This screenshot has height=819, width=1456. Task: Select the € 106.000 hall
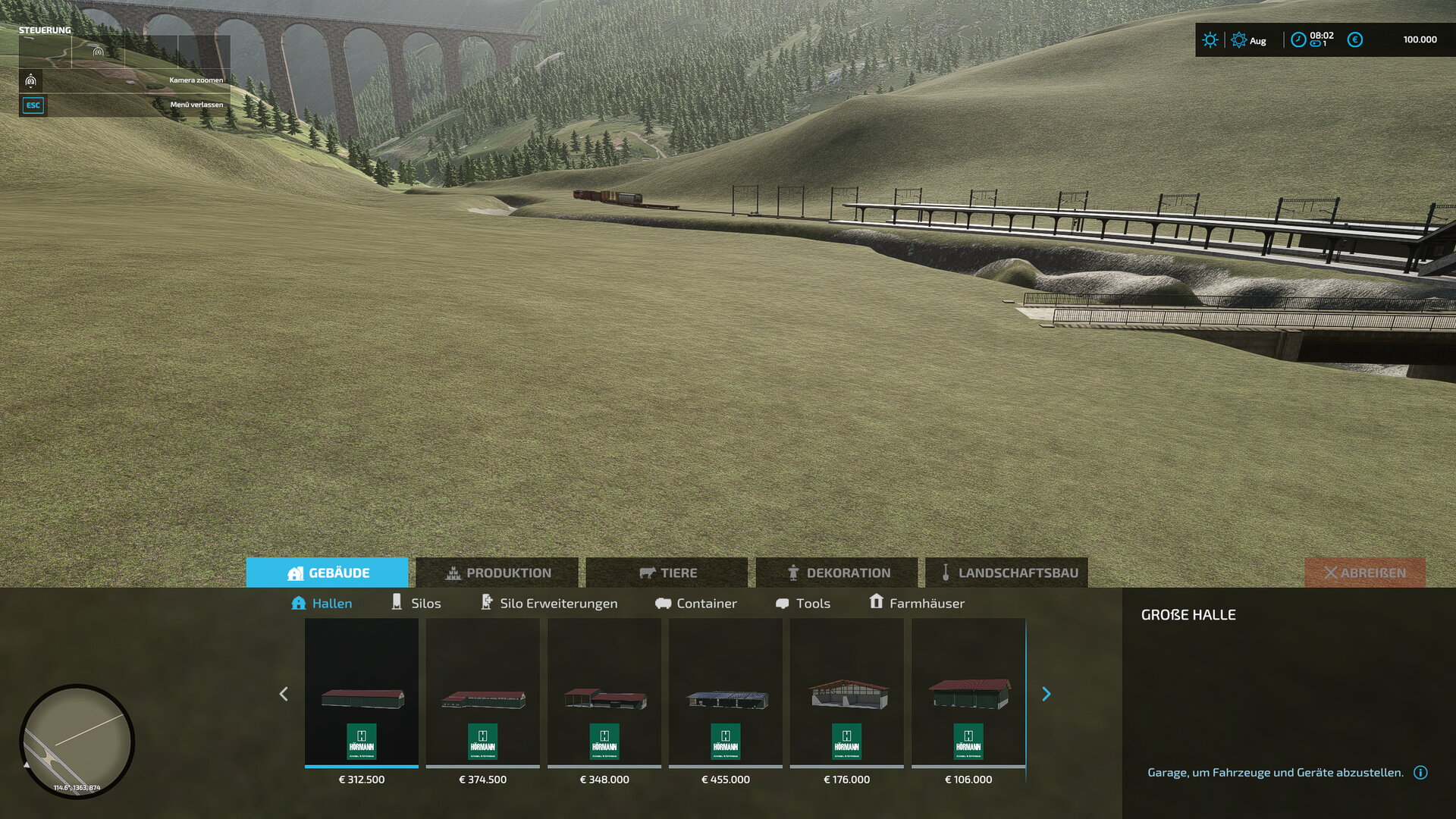coord(968,694)
